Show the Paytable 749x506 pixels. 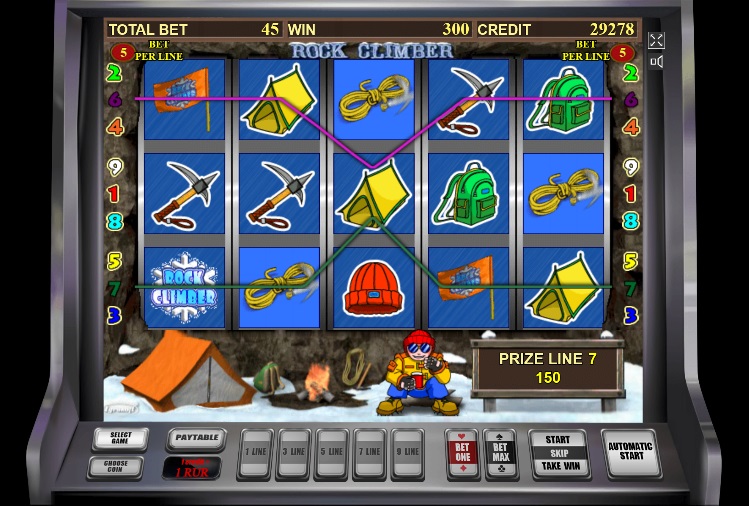[195, 439]
